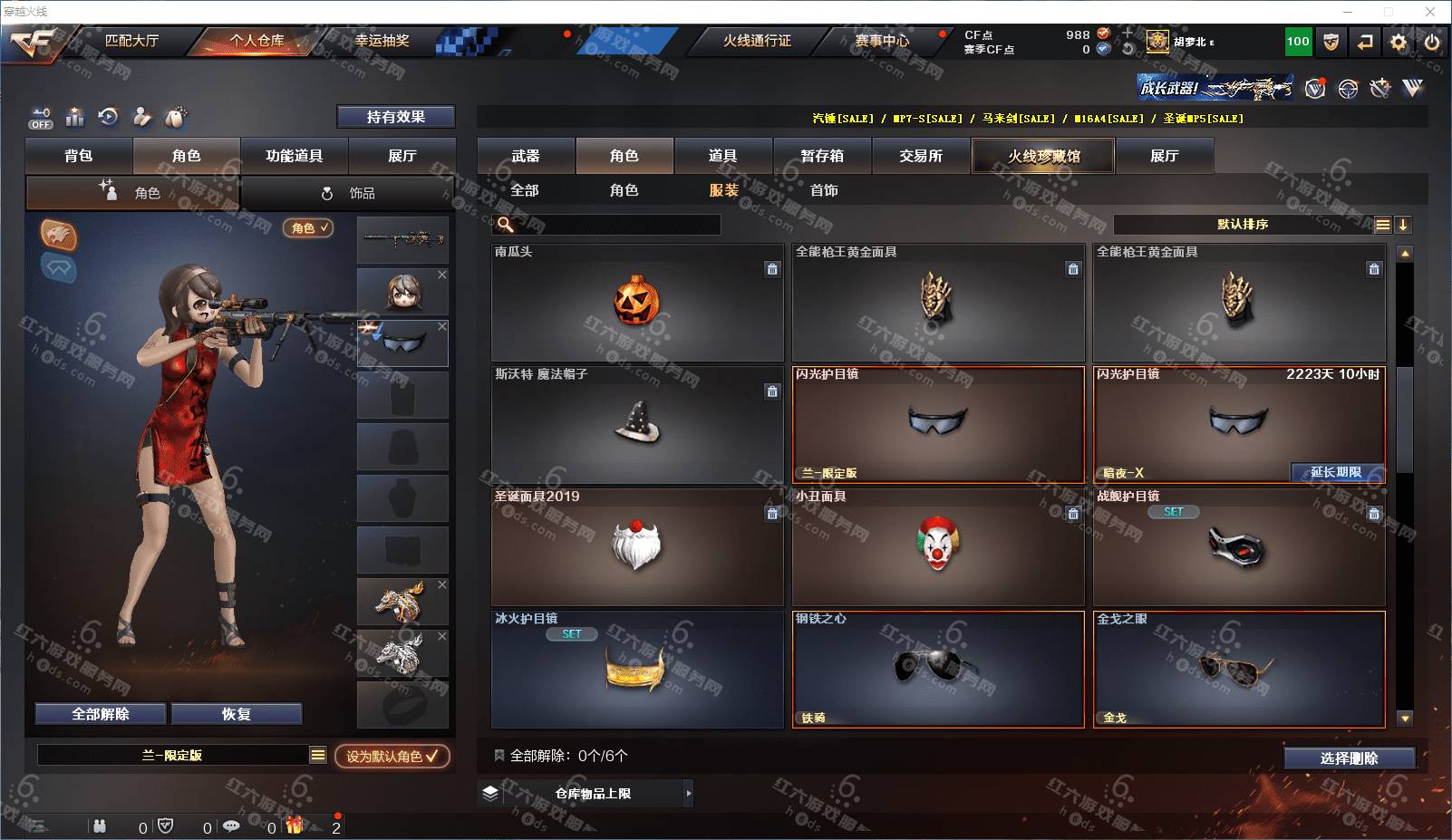Click the 选择删除 button
This screenshot has width=1452, height=840.
(1349, 758)
